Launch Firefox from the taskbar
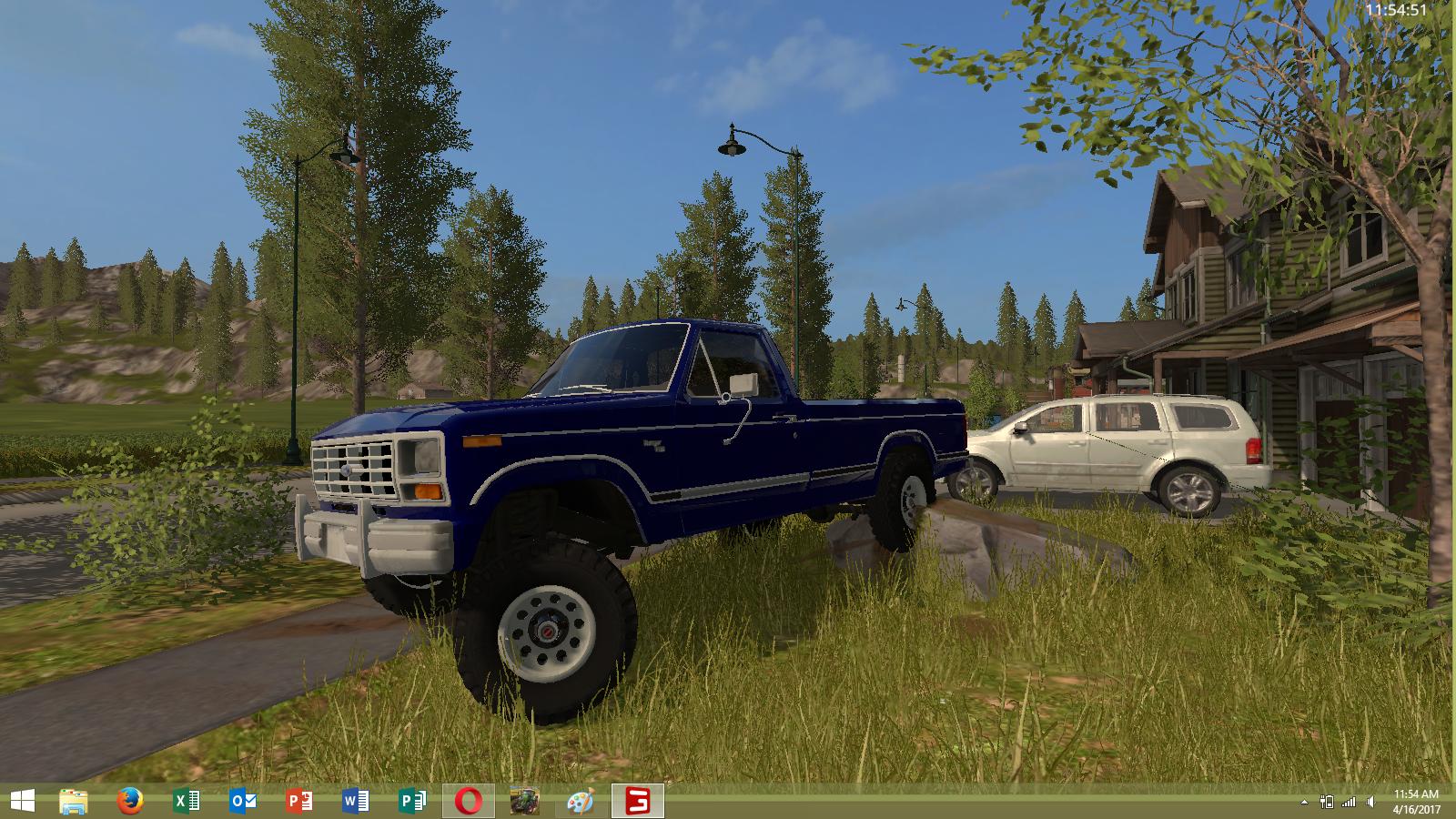Viewport: 1456px width, 819px height. pyautogui.click(x=130, y=801)
